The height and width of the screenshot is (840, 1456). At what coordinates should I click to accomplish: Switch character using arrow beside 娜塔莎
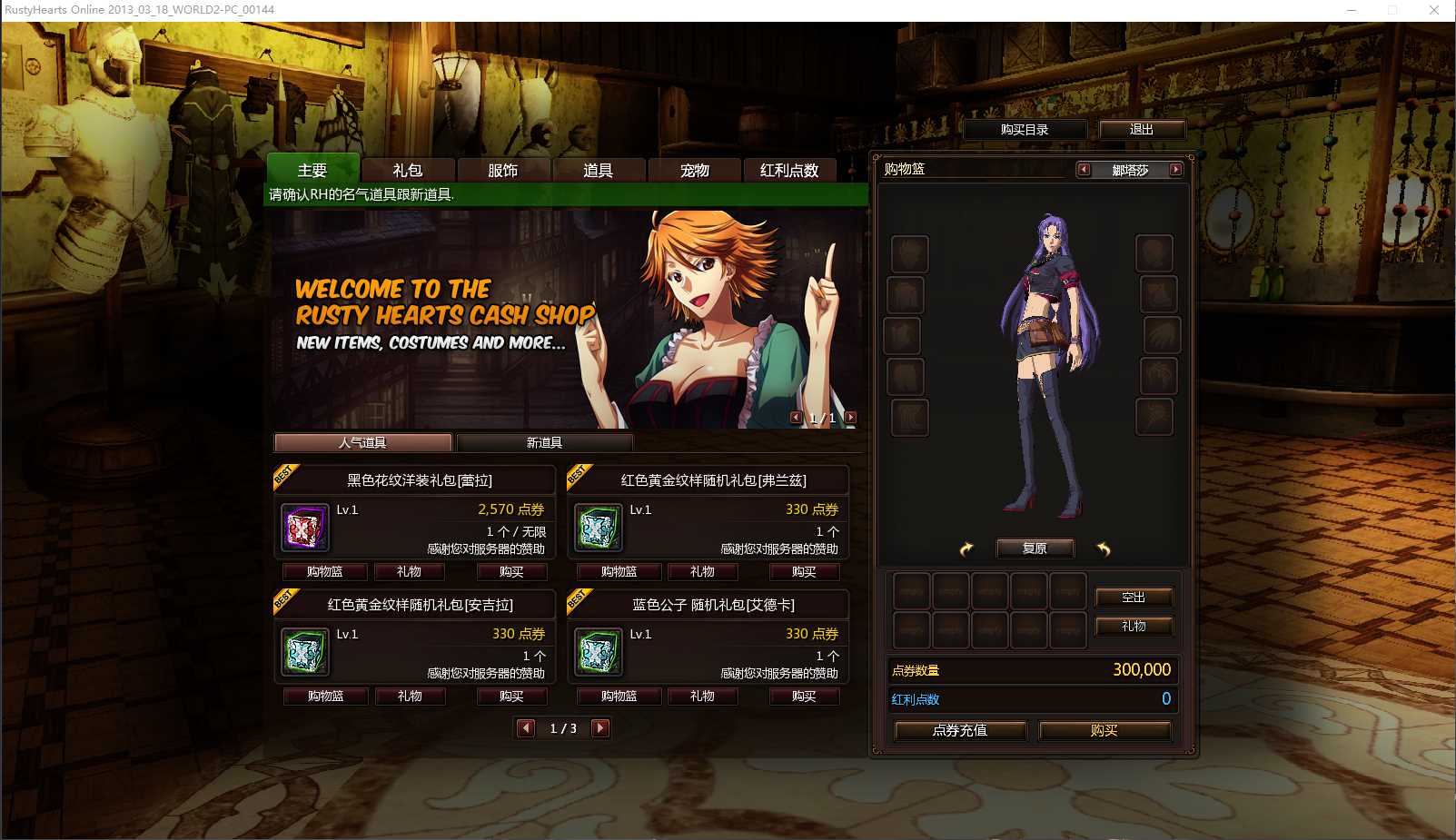tap(1175, 170)
